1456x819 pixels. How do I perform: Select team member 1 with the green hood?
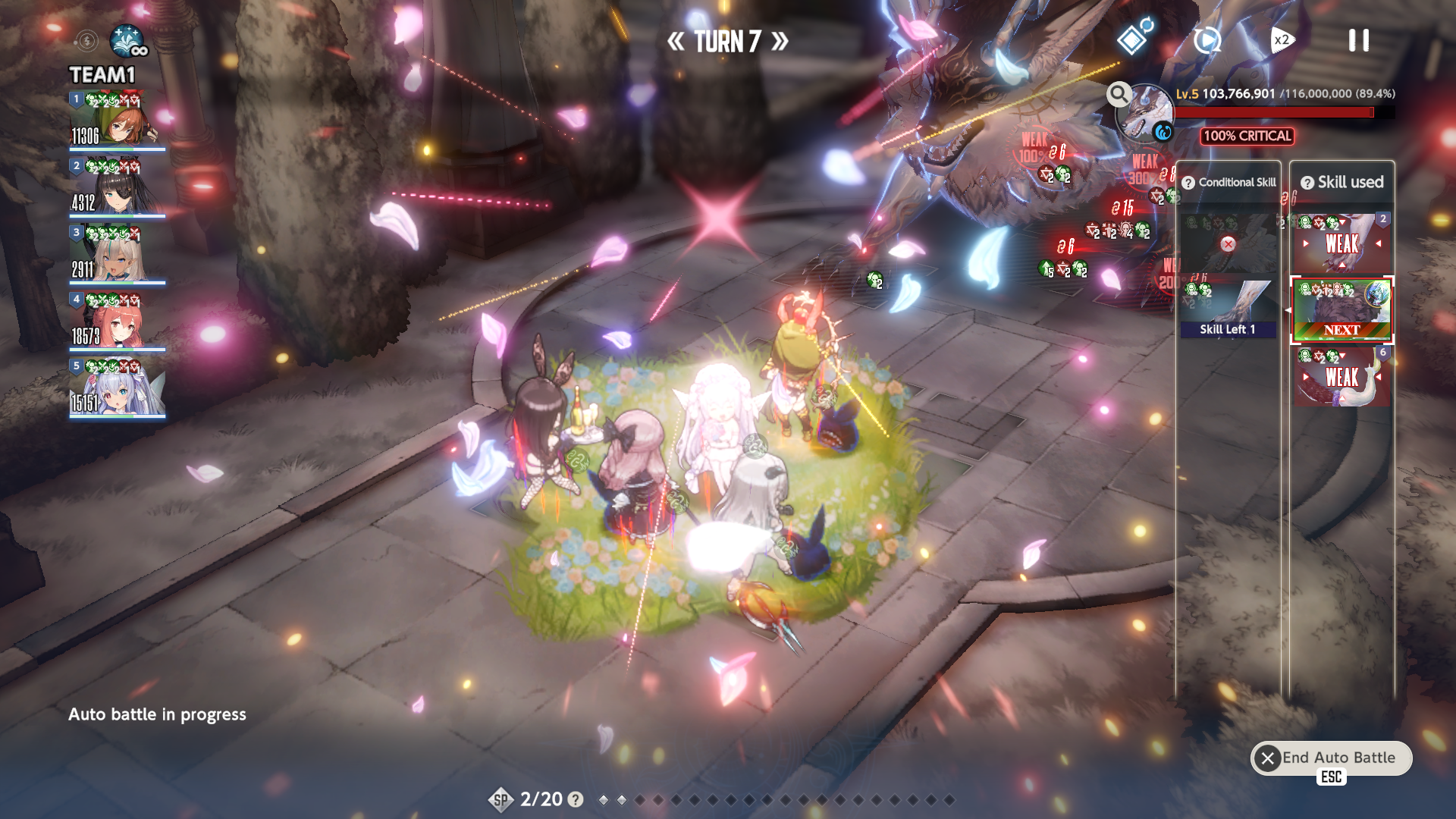(x=118, y=120)
